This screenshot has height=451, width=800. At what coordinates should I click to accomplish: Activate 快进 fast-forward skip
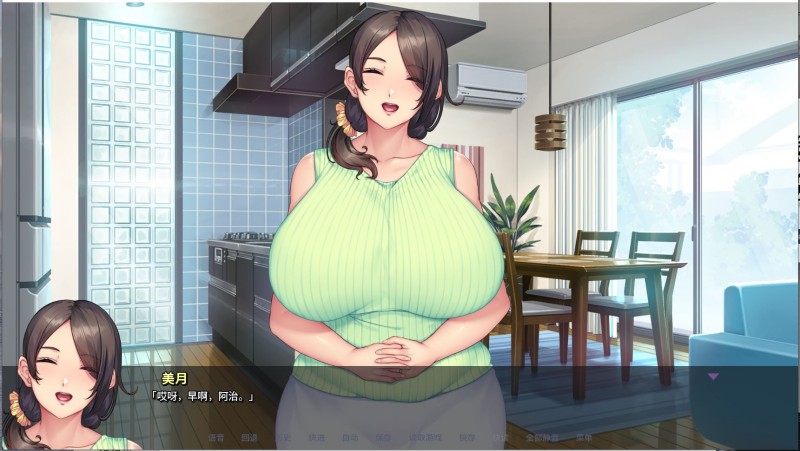tap(316, 437)
